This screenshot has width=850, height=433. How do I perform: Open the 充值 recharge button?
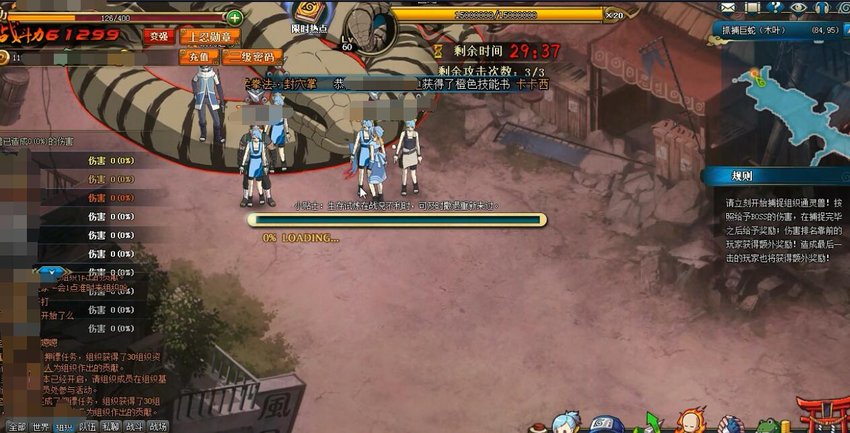pos(200,57)
